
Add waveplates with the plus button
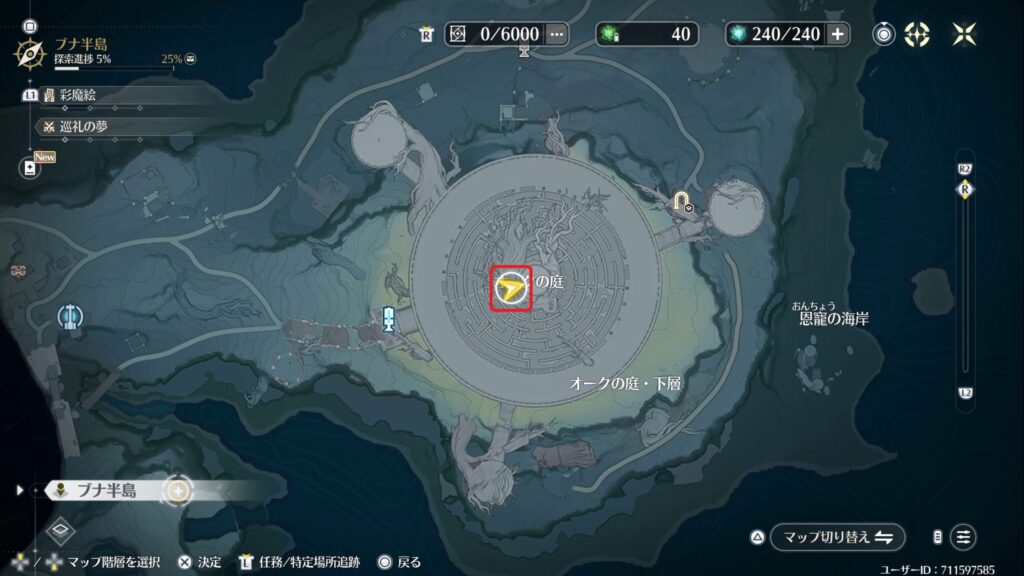pyautogui.click(x=837, y=34)
